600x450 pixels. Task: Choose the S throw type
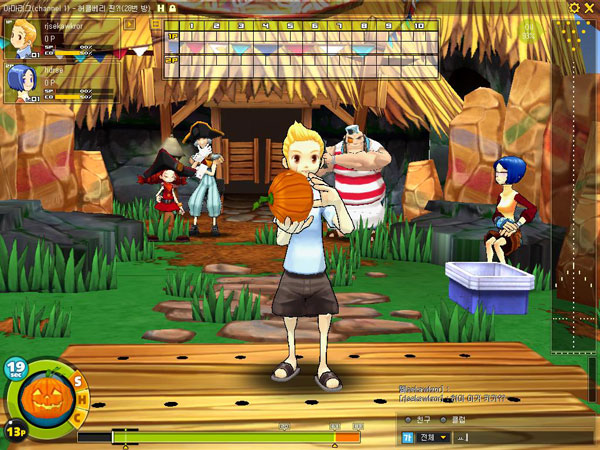coord(77,380)
